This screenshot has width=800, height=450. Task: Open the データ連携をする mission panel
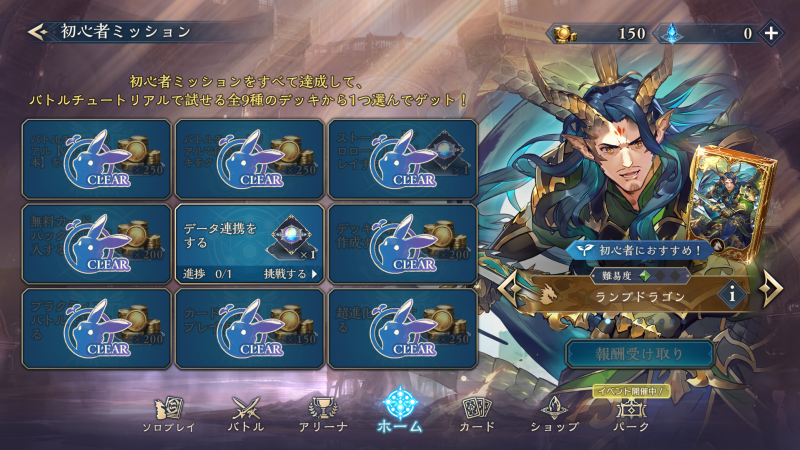coord(249,243)
